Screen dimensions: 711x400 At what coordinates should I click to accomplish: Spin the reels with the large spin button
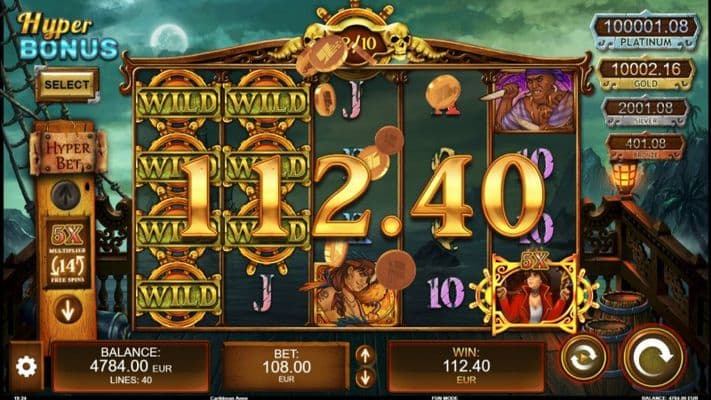click(654, 358)
